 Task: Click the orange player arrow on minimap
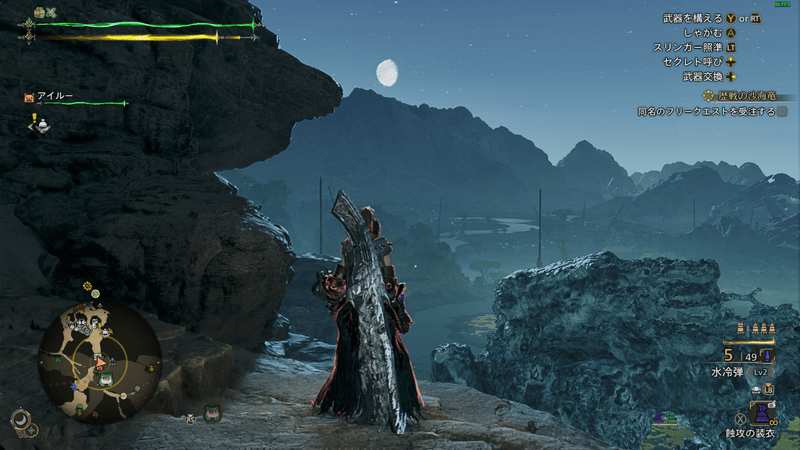tap(99, 361)
